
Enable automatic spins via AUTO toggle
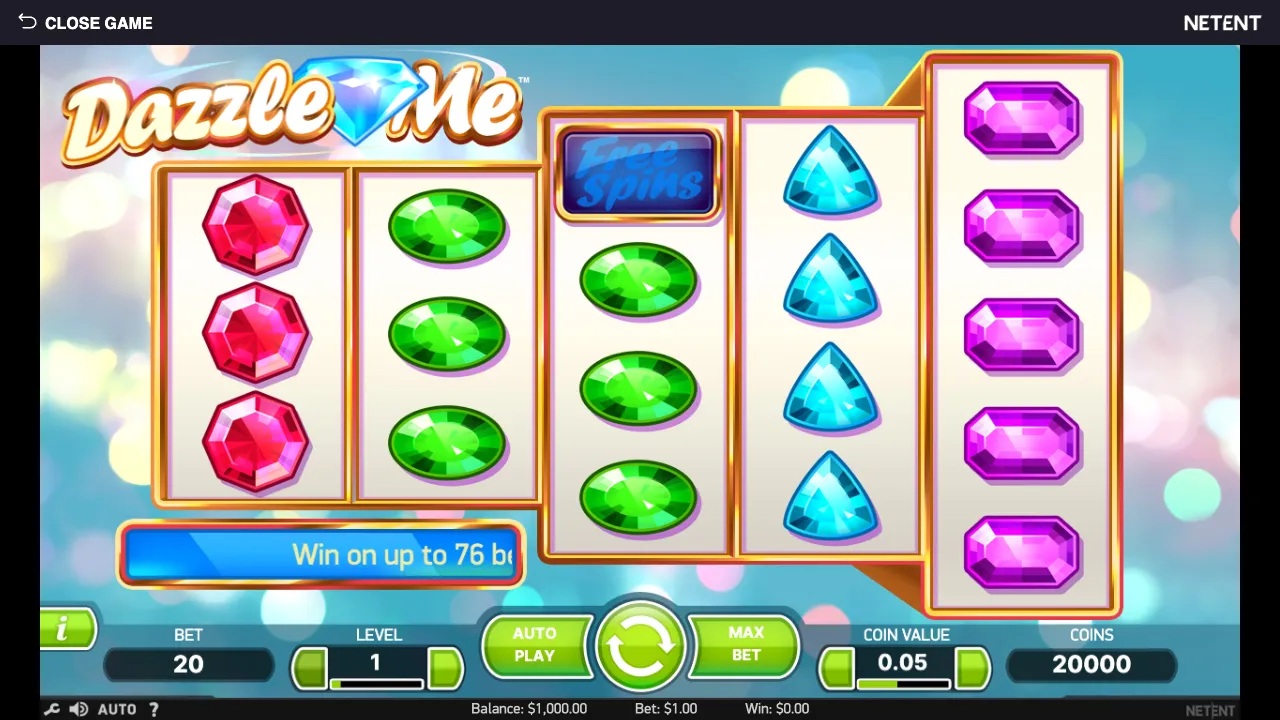117,709
